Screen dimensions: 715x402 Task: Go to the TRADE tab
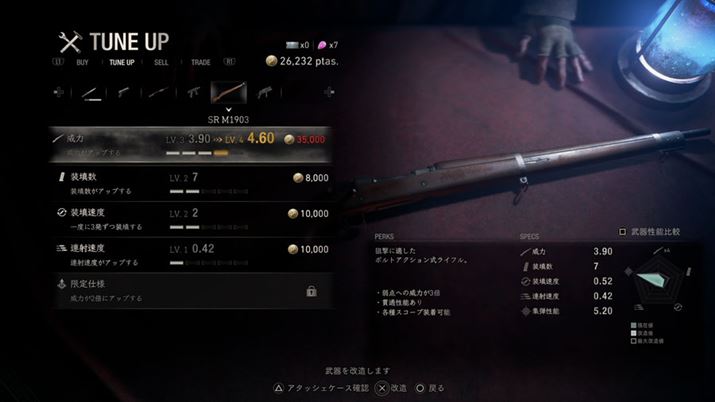tap(200, 62)
